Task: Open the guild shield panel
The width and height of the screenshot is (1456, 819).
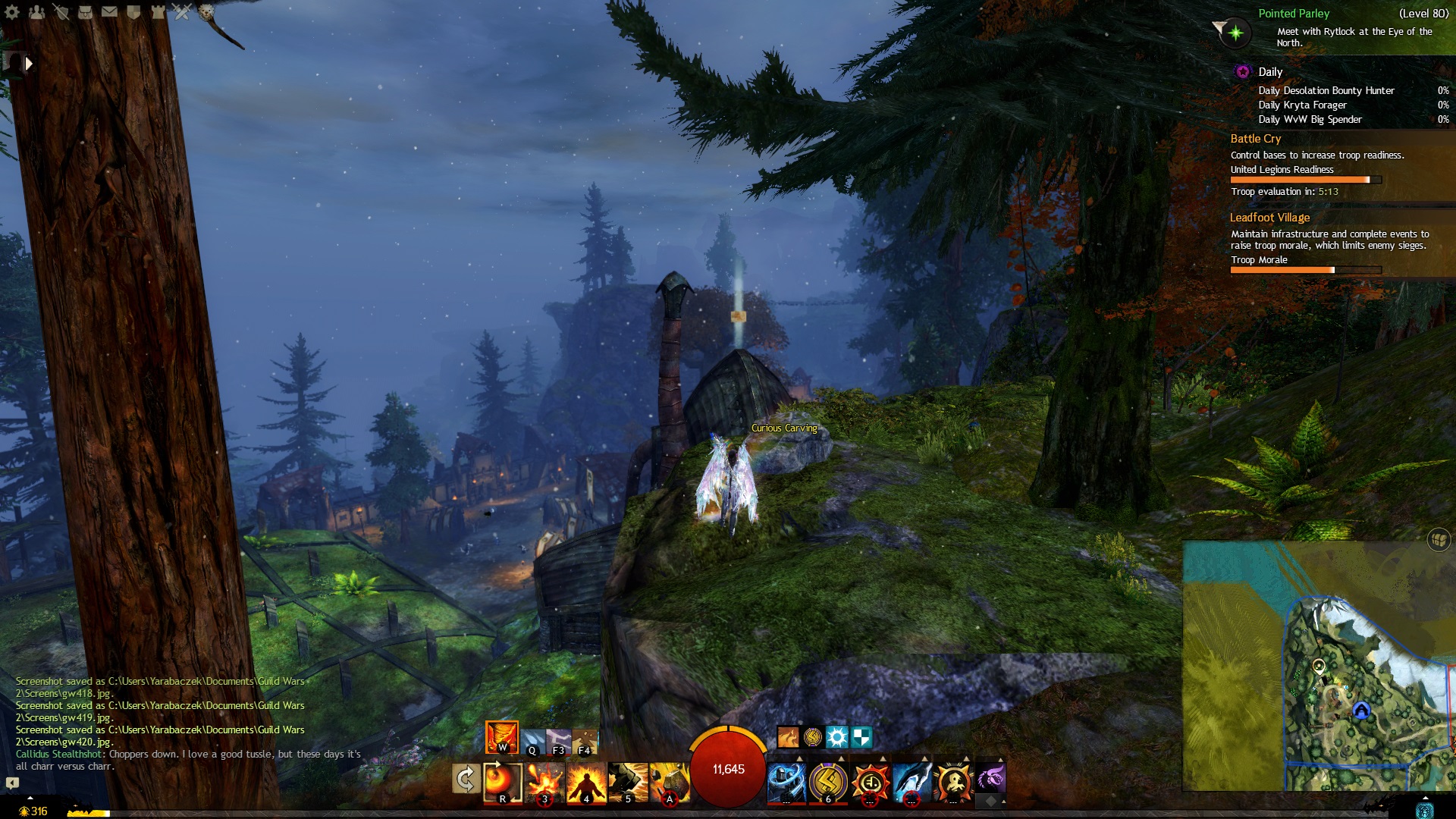Action: 133,12
